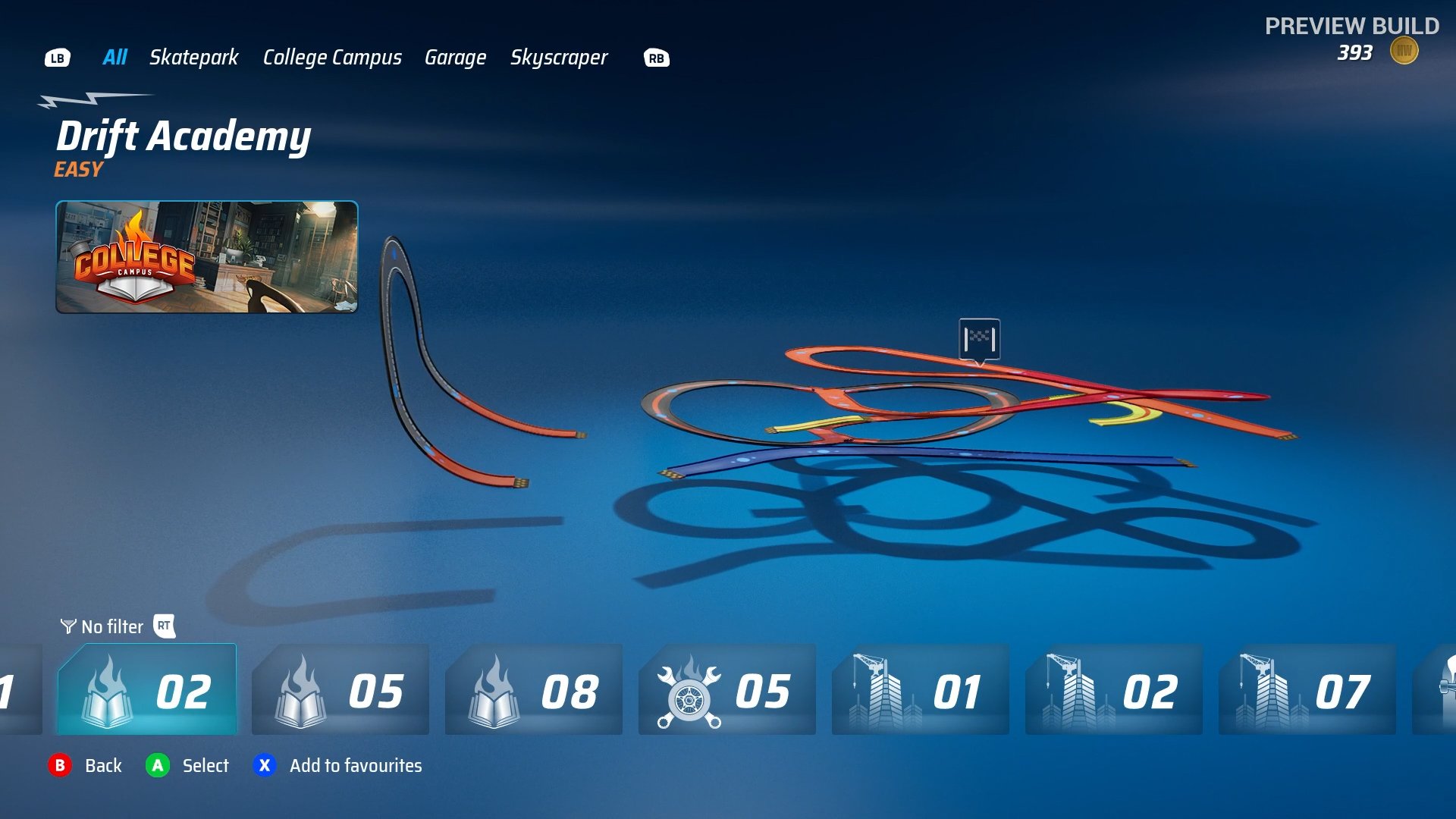Open the College Campus category
Screen dimensions: 1456x819
tap(332, 58)
